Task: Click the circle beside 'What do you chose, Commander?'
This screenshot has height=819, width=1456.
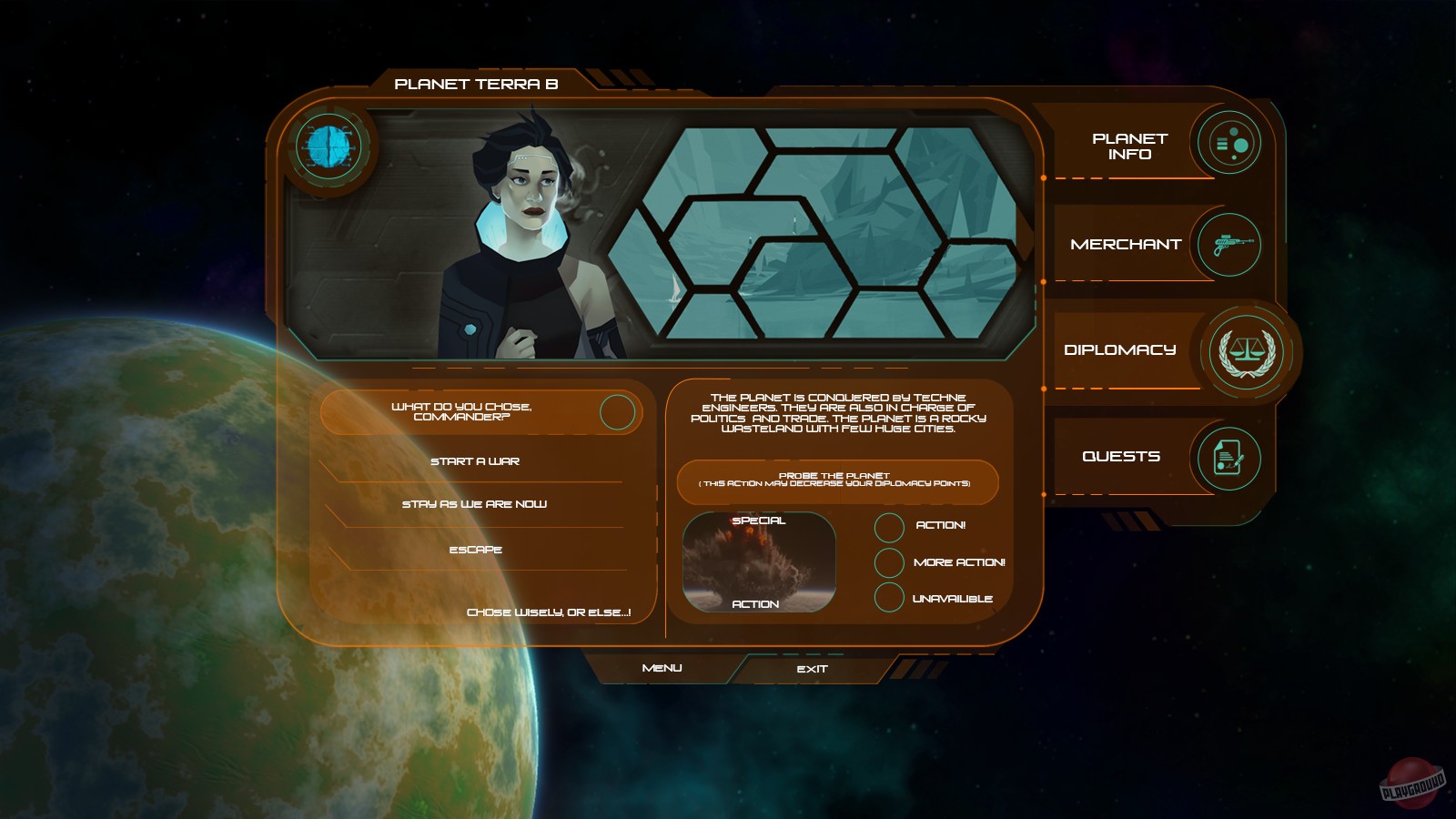Action: 619,411
